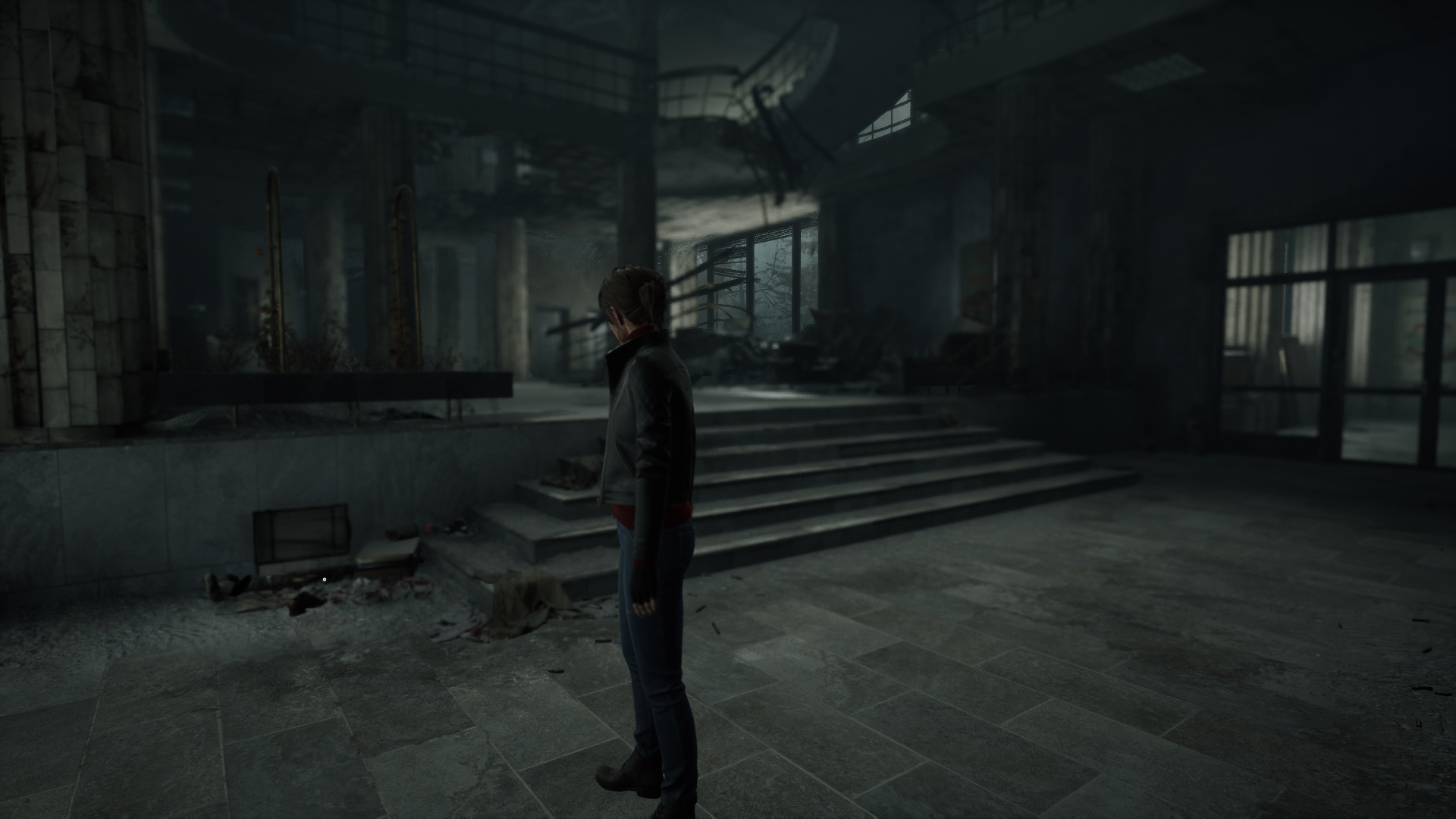
Task: Select the white interaction marker dot
Action: 325,579
